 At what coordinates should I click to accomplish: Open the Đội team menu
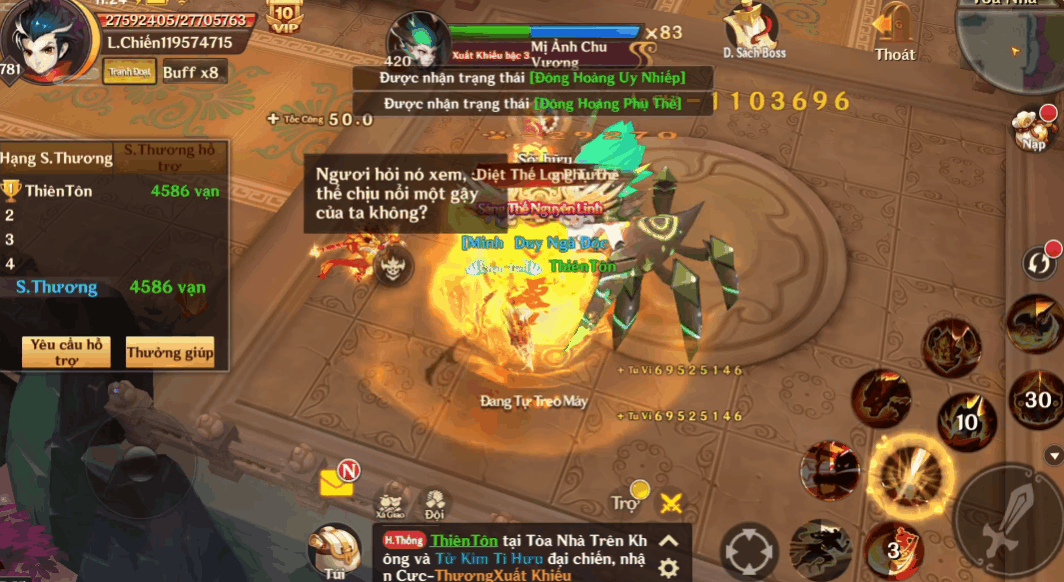(434, 501)
